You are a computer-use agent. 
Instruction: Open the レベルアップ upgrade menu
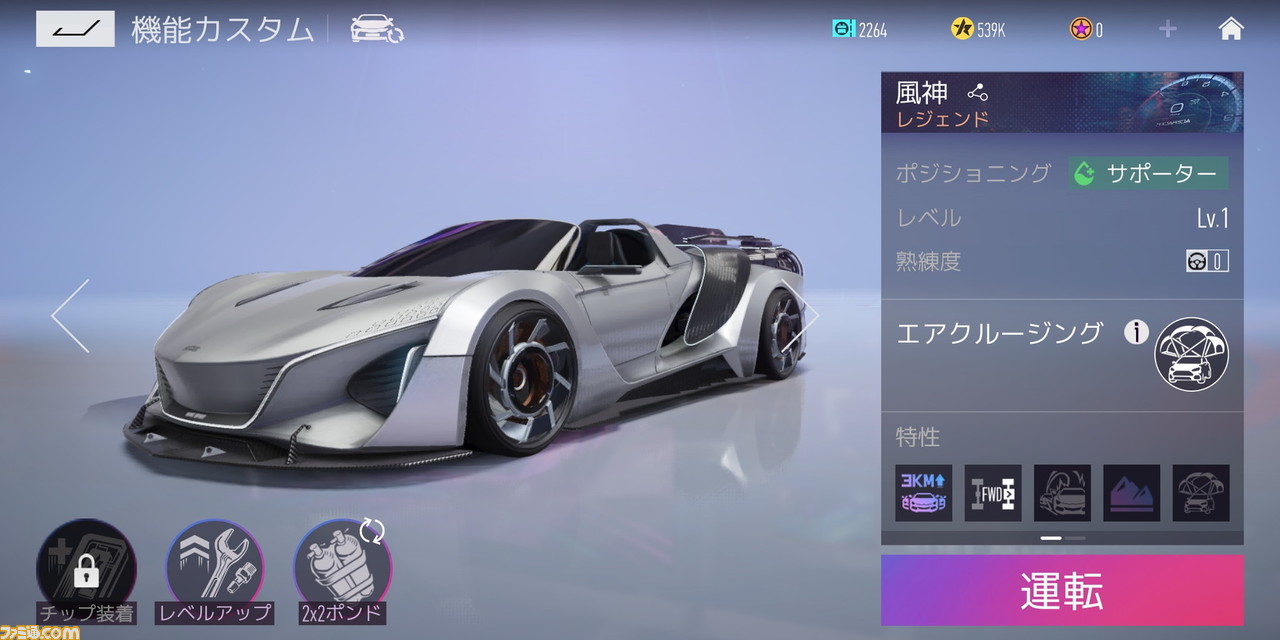[x=214, y=570]
